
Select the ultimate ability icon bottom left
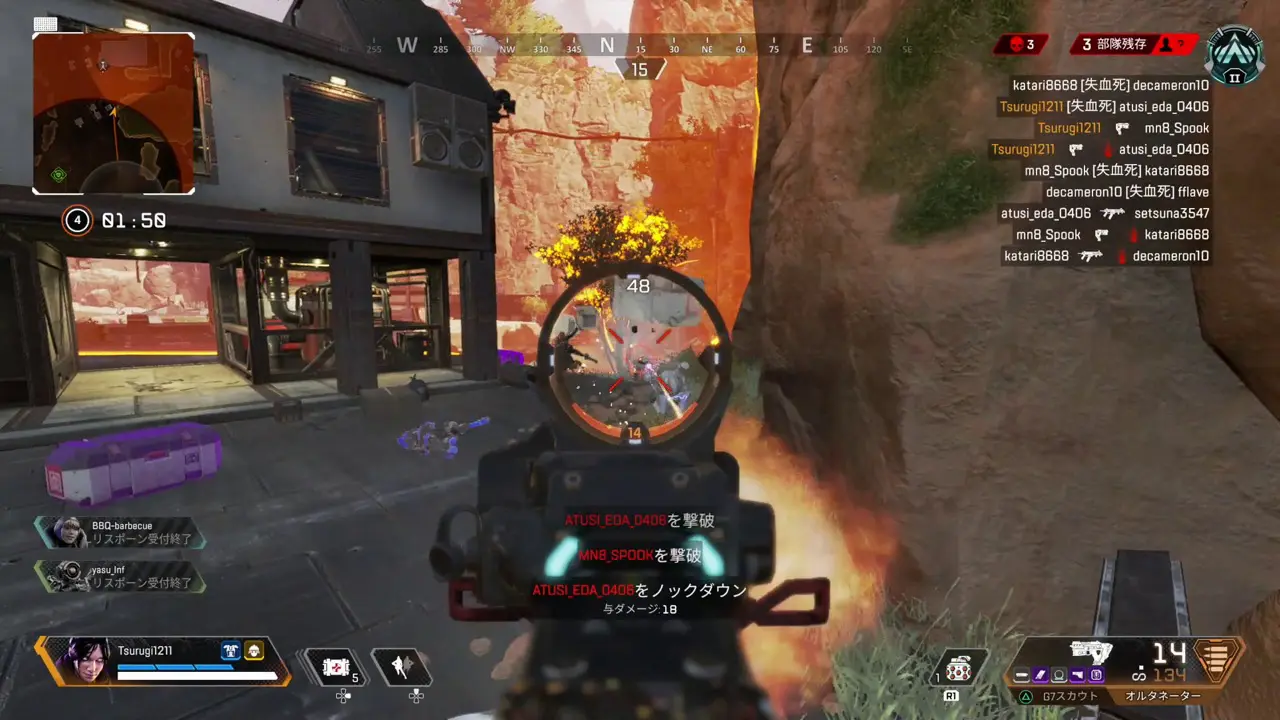(x=404, y=666)
